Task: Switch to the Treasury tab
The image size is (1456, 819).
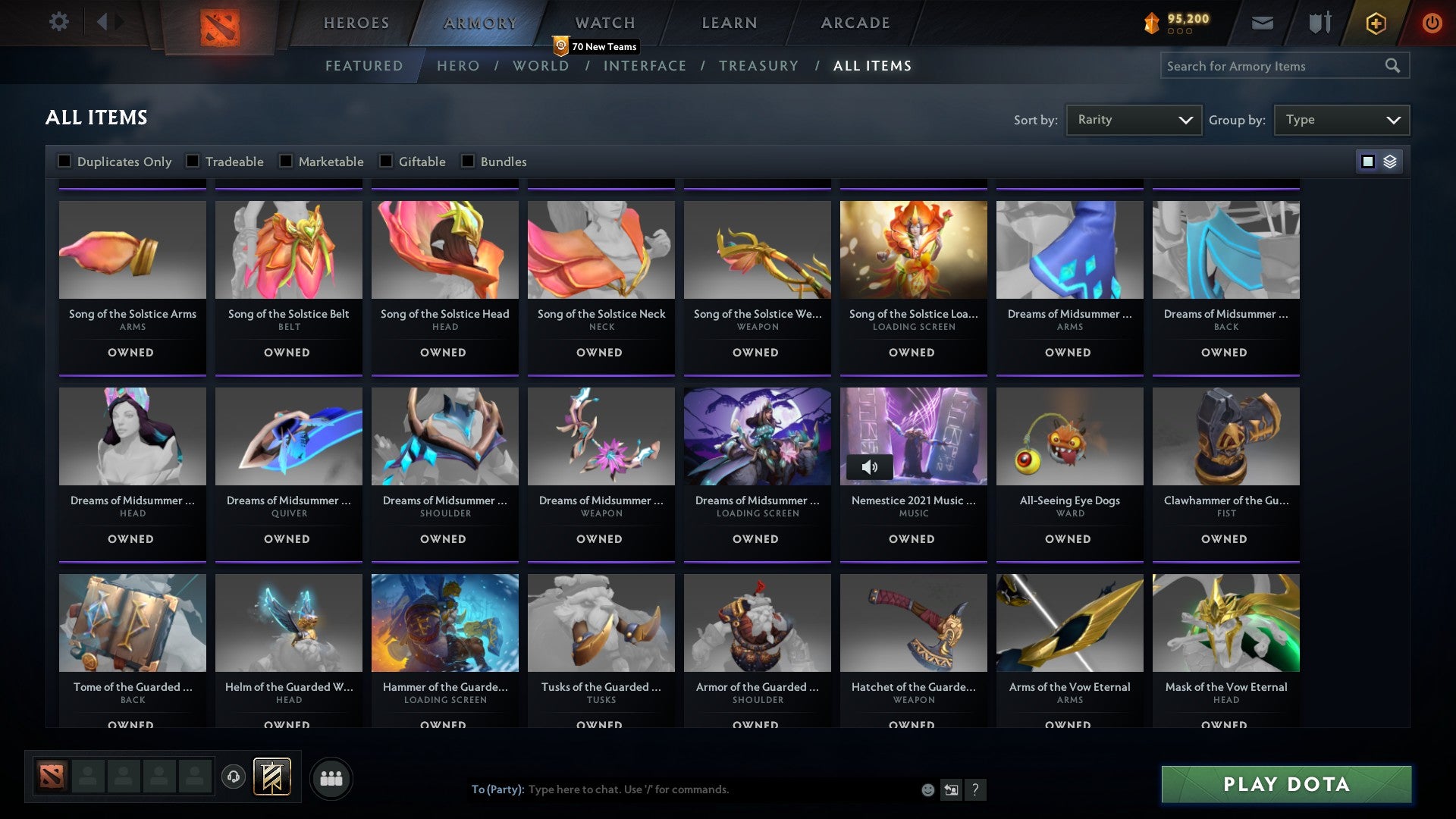Action: tap(759, 66)
